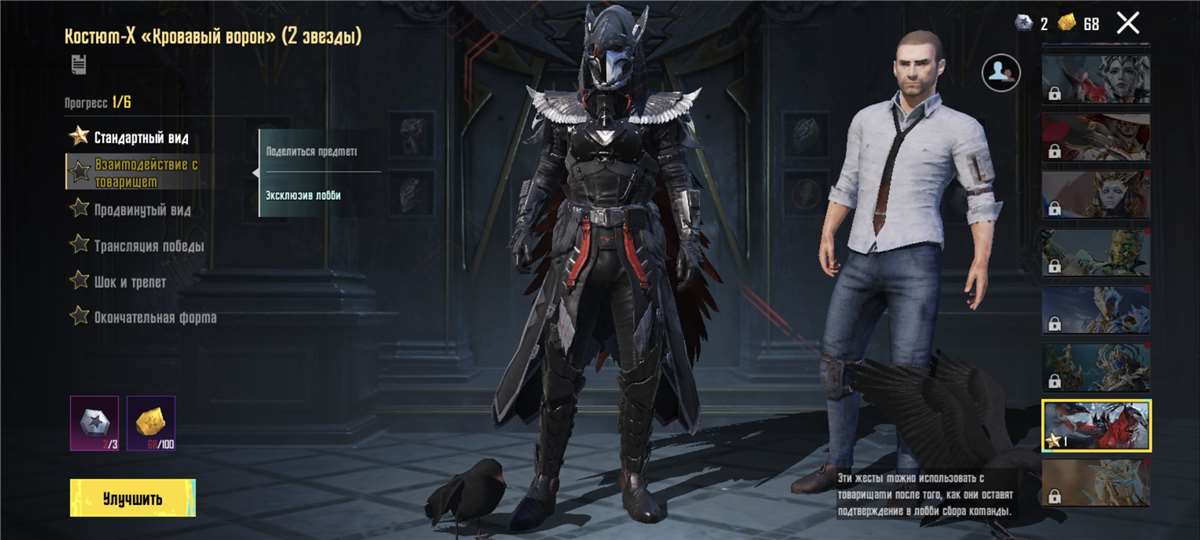Close the costume screen with the X
Viewport: 1200px width, 540px height.
point(1127,23)
